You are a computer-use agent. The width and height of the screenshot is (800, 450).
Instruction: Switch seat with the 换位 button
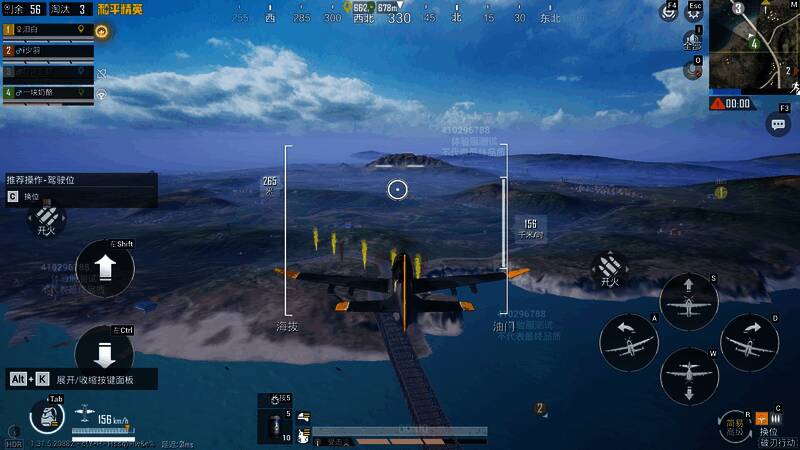[768, 422]
